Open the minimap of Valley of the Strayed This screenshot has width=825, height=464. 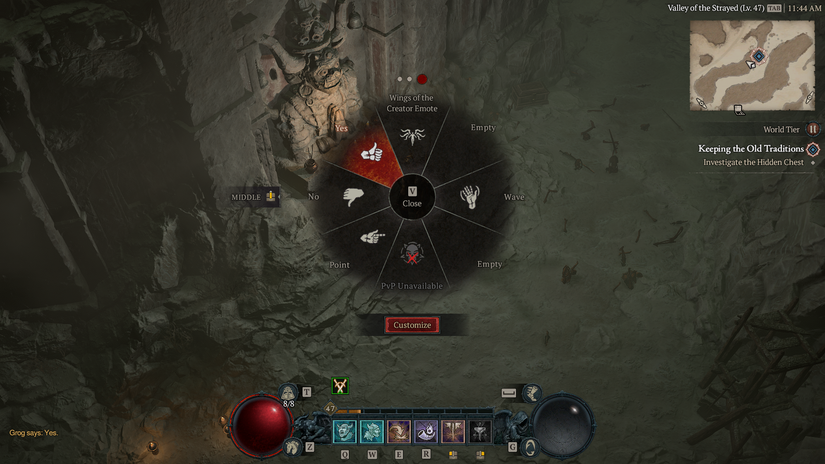[x=751, y=63]
